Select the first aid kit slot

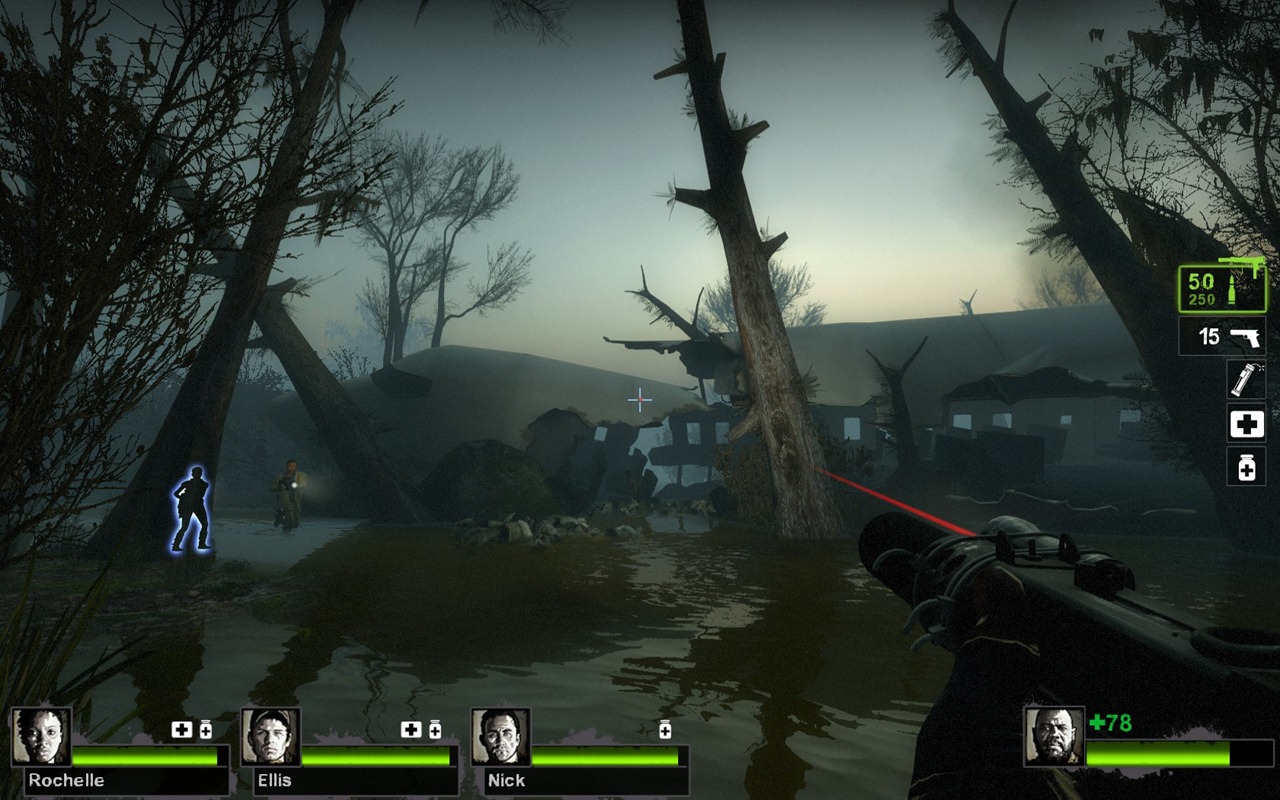click(1246, 424)
